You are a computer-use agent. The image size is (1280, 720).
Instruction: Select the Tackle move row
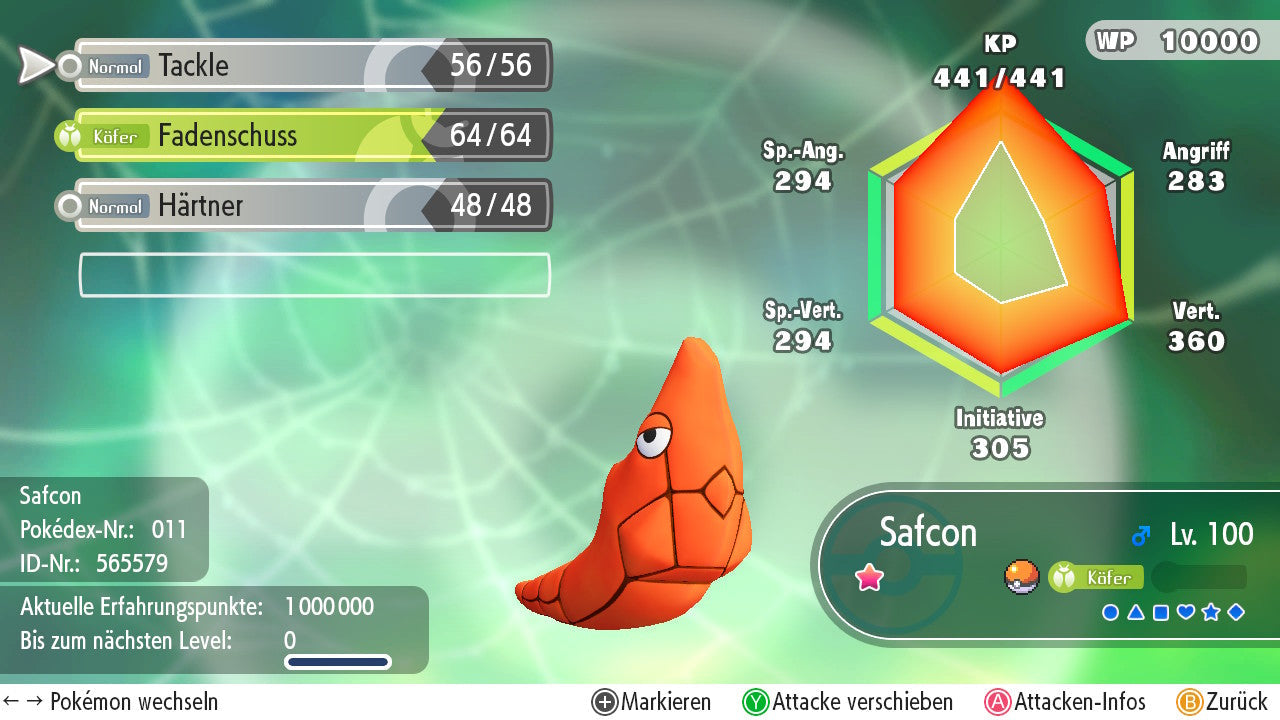click(312, 66)
